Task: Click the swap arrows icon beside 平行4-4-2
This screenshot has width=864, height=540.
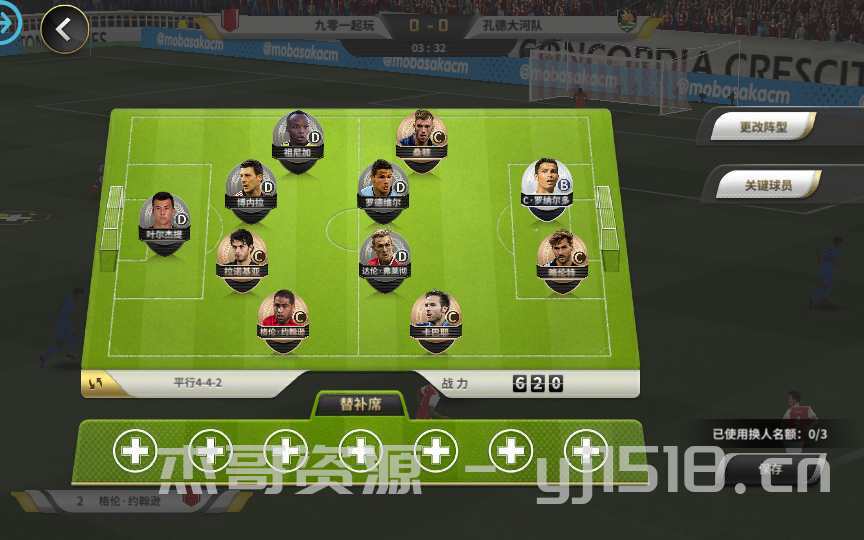Action: click(x=97, y=382)
